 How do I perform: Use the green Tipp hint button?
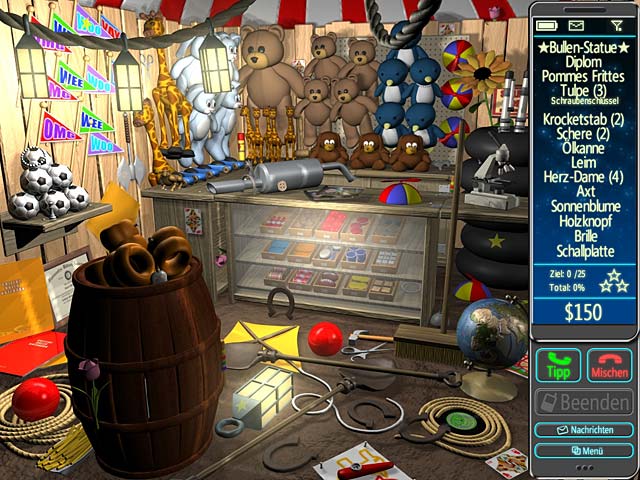(557, 365)
